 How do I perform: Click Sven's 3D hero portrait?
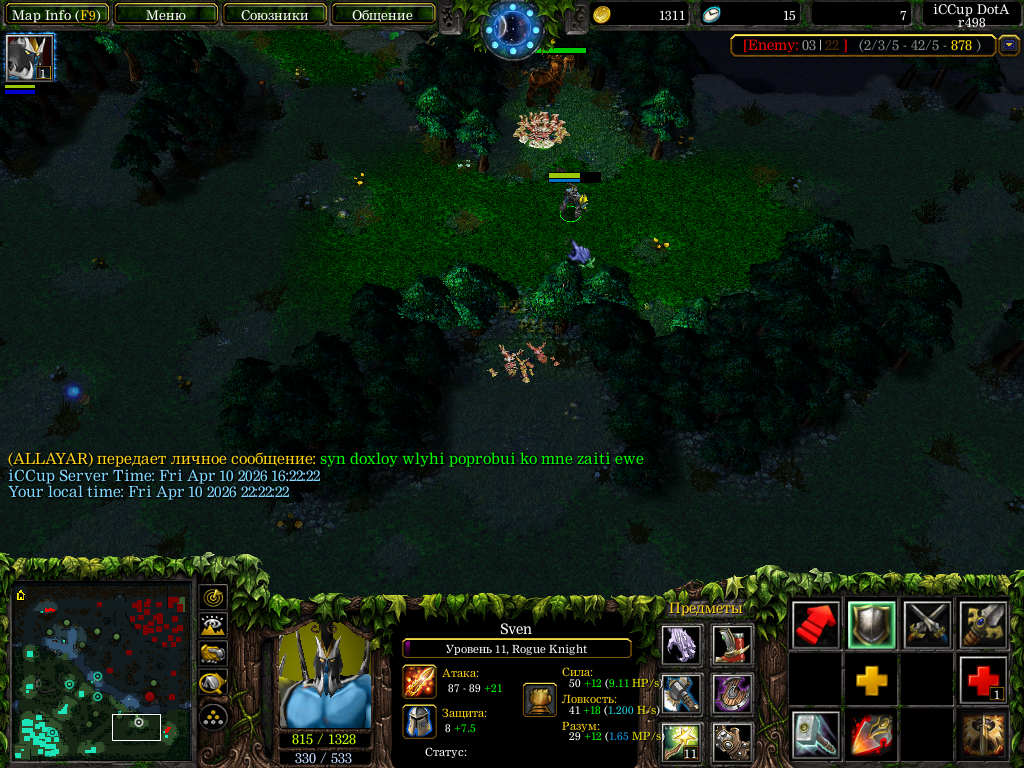(324, 677)
